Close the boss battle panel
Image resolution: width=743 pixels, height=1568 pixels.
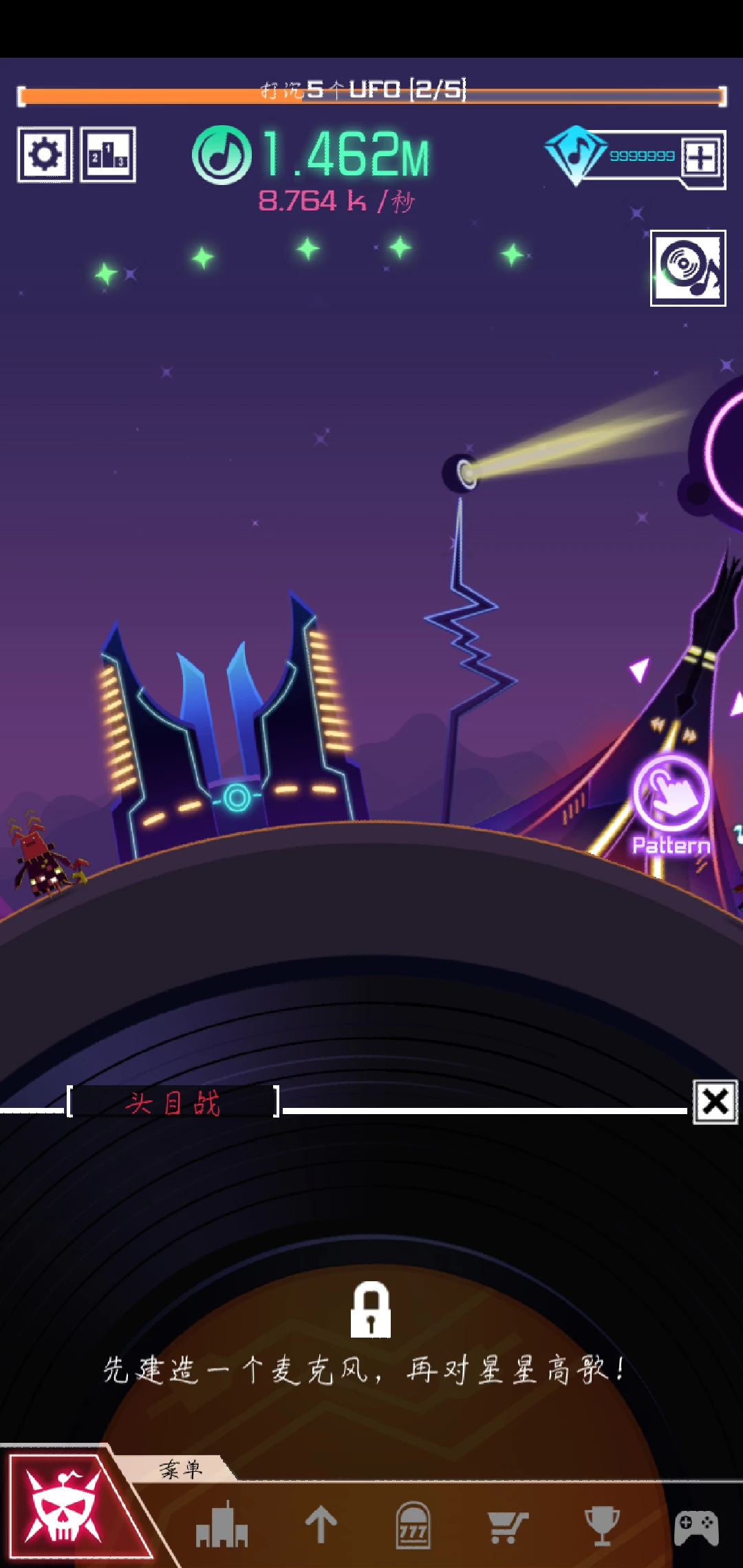pyautogui.click(x=715, y=1102)
